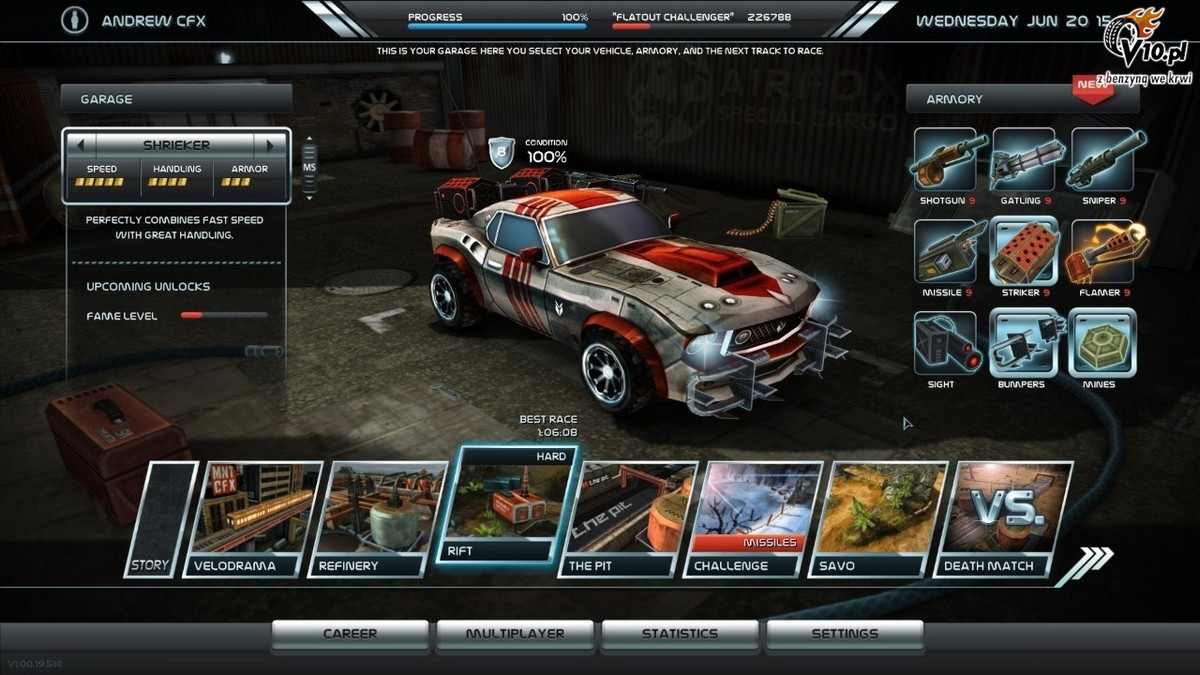This screenshot has height=675, width=1200.
Task: Choose the Refinery track
Action: (x=378, y=518)
